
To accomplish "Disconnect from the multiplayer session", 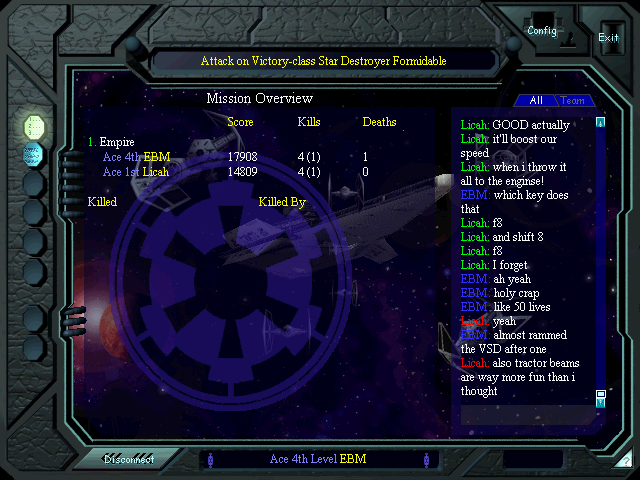I will [129, 459].
